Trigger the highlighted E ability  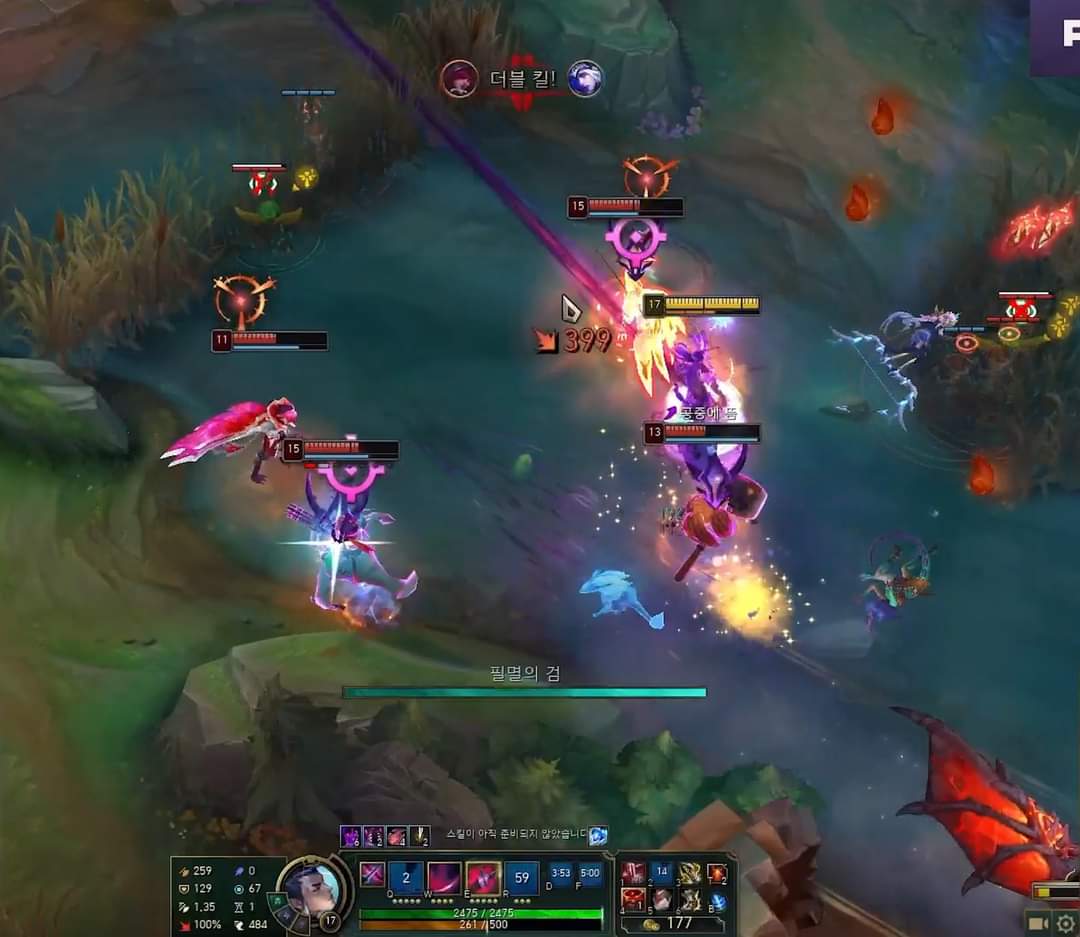(483, 878)
